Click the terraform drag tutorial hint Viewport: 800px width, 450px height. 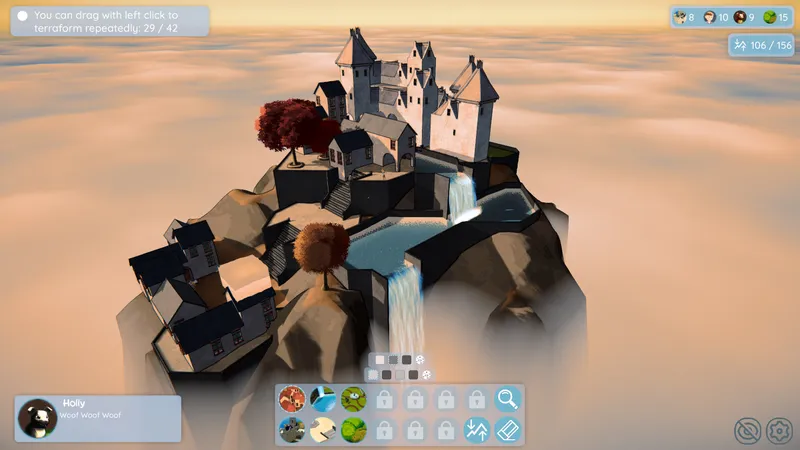pyautogui.click(x=110, y=21)
